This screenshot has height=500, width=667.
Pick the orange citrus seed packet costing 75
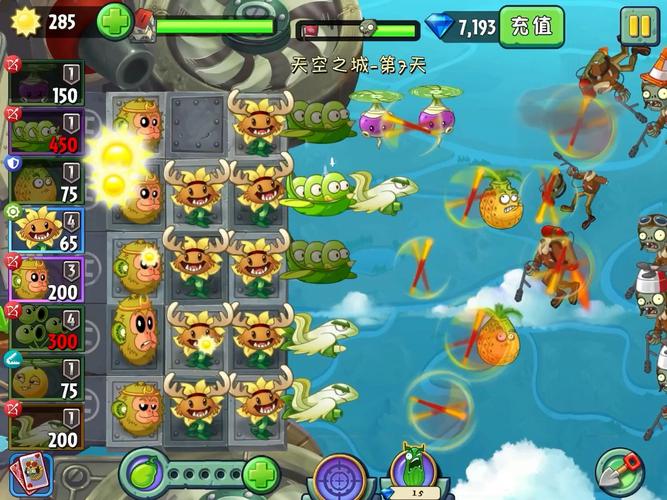[x=47, y=376]
